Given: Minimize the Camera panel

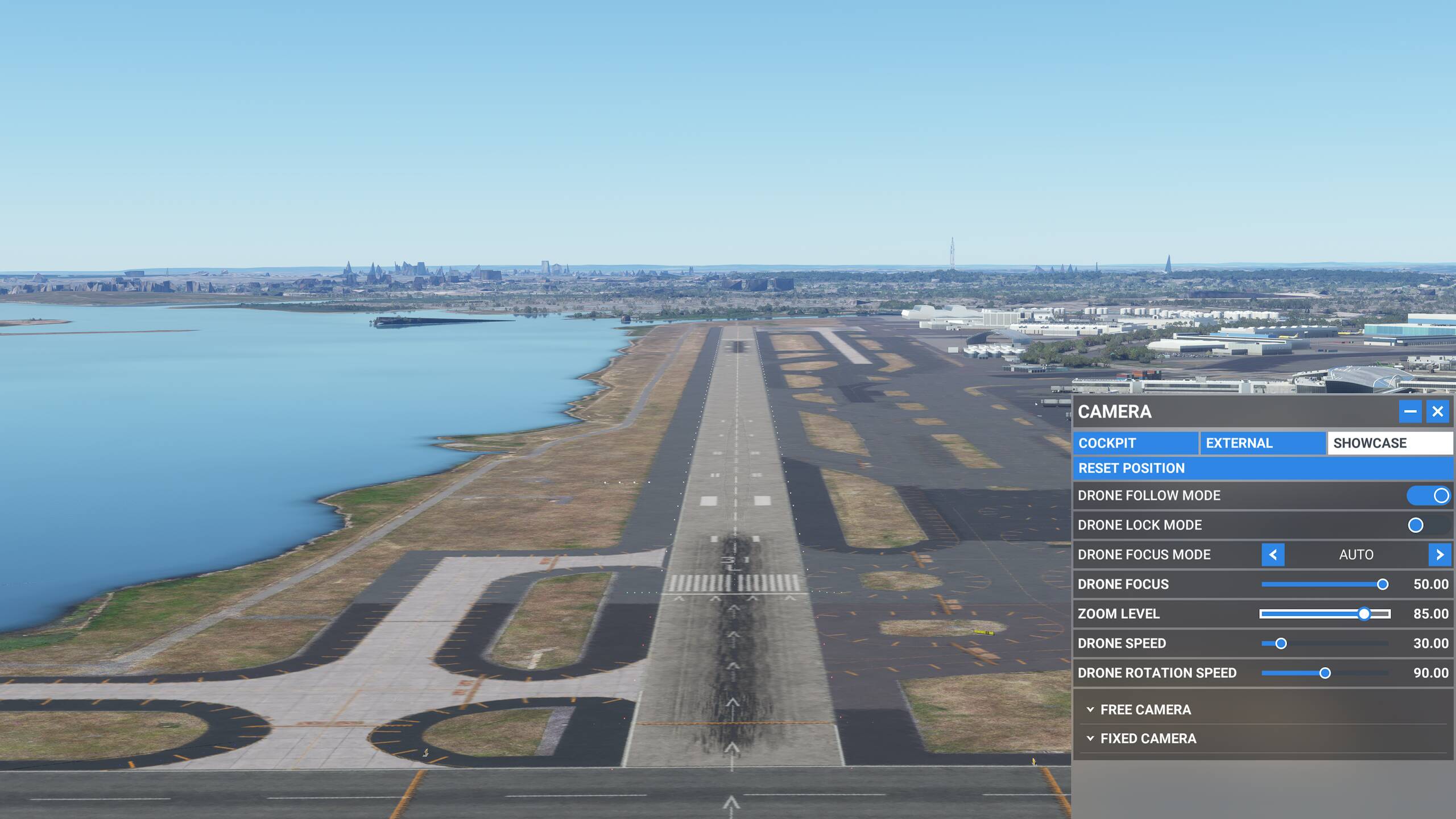Looking at the screenshot, I should (x=1410, y=411).
